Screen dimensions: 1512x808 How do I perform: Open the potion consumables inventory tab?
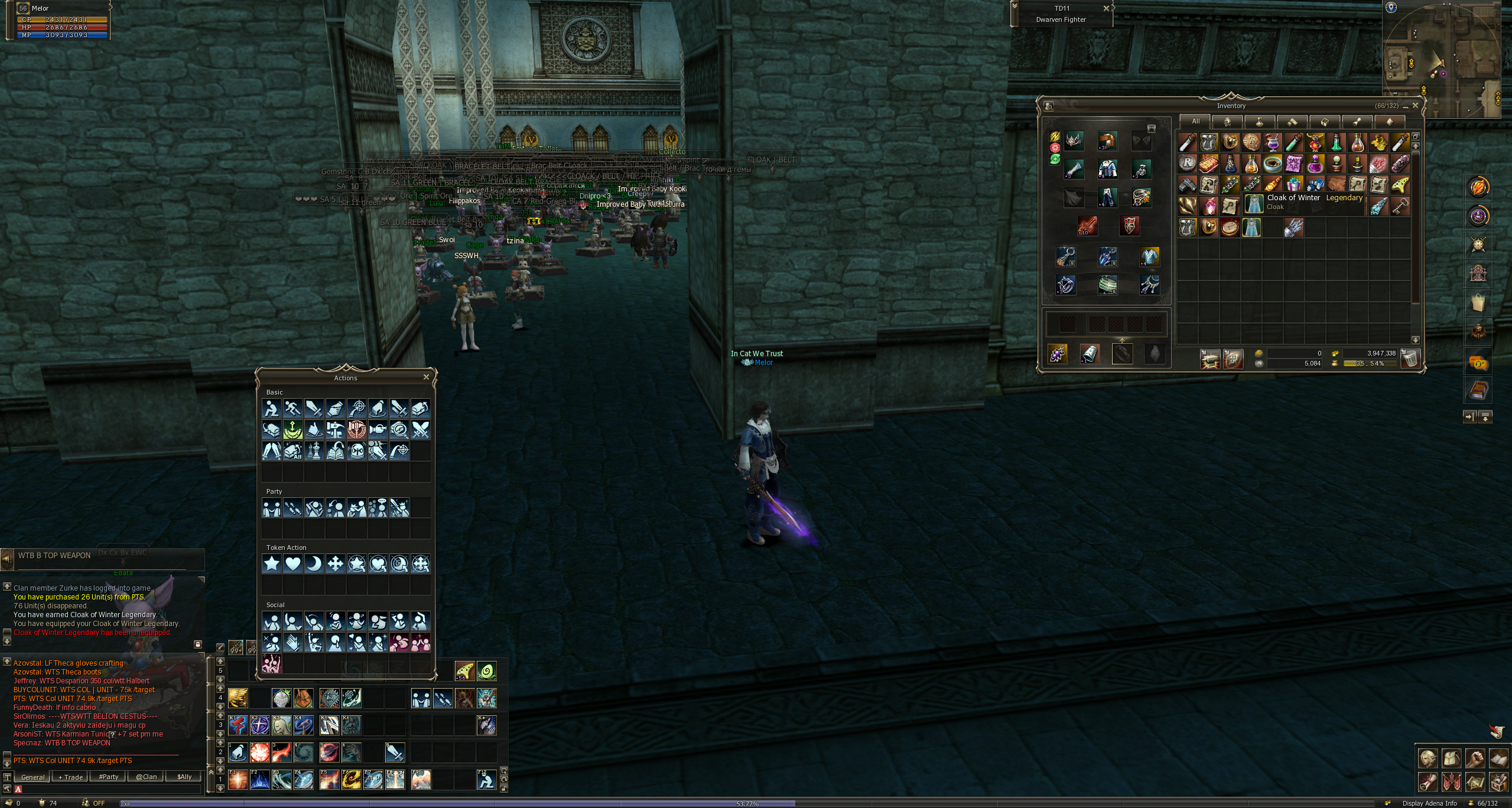click(x=1260, y=122)
